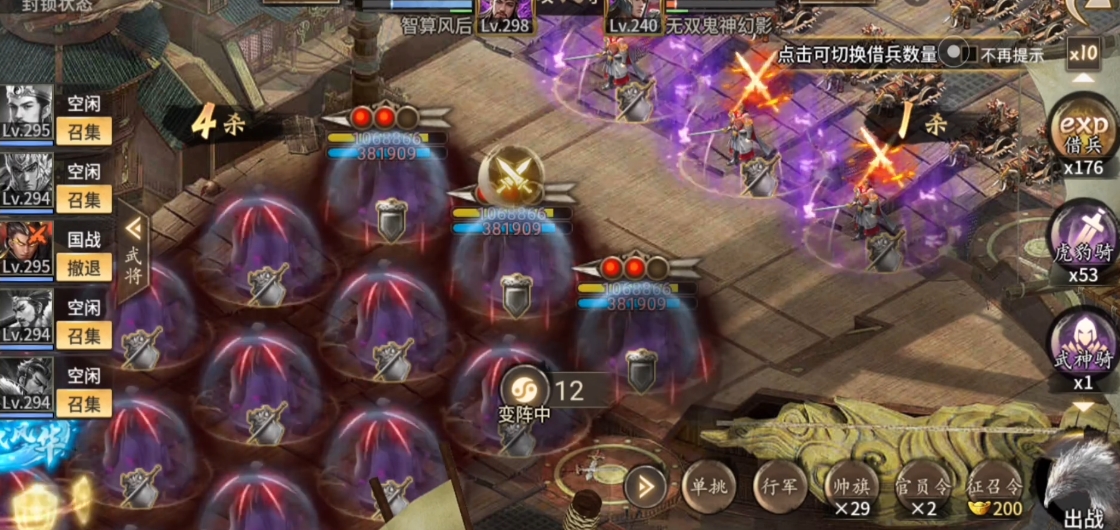Image resolution: width=1120 pixels, height=530 pixels.
Task: Use the 帅旗 banner item
Action: (851, 489)
